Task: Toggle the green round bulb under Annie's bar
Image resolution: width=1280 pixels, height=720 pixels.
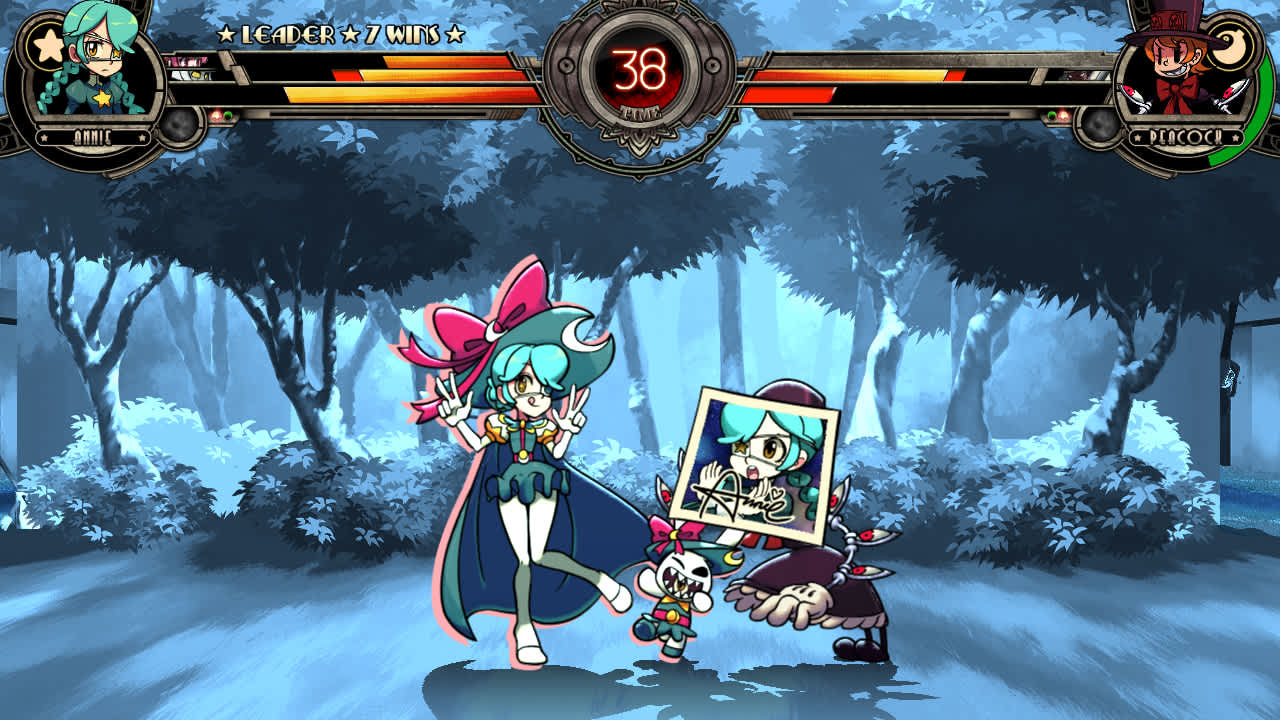Action: [228, 115]
